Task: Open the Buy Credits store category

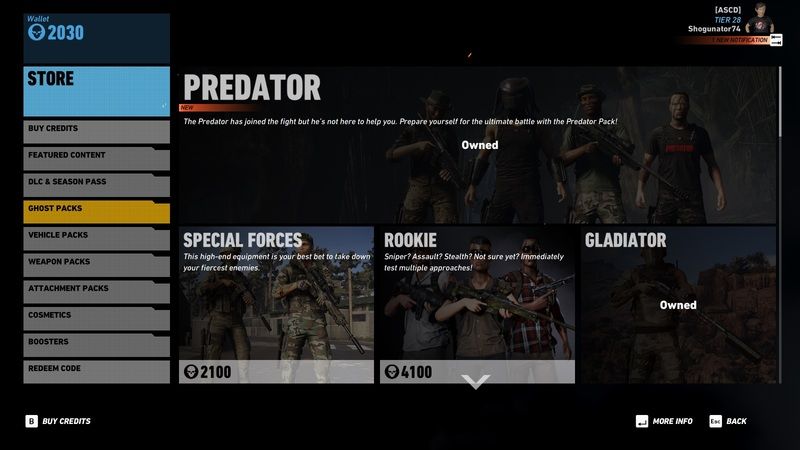Action: pos(96,129)
